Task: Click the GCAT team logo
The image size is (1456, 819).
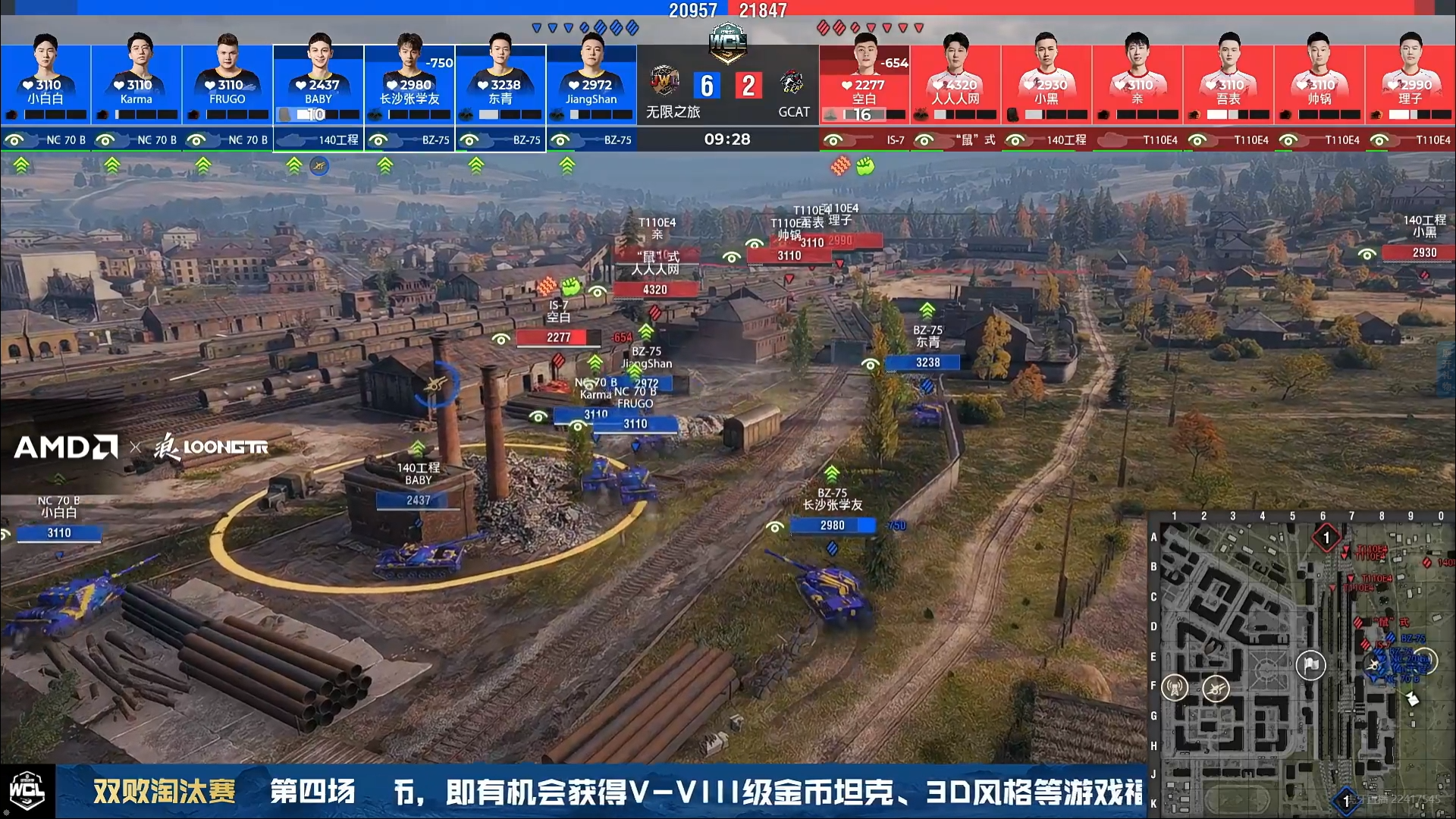Action: coord(792,82)
